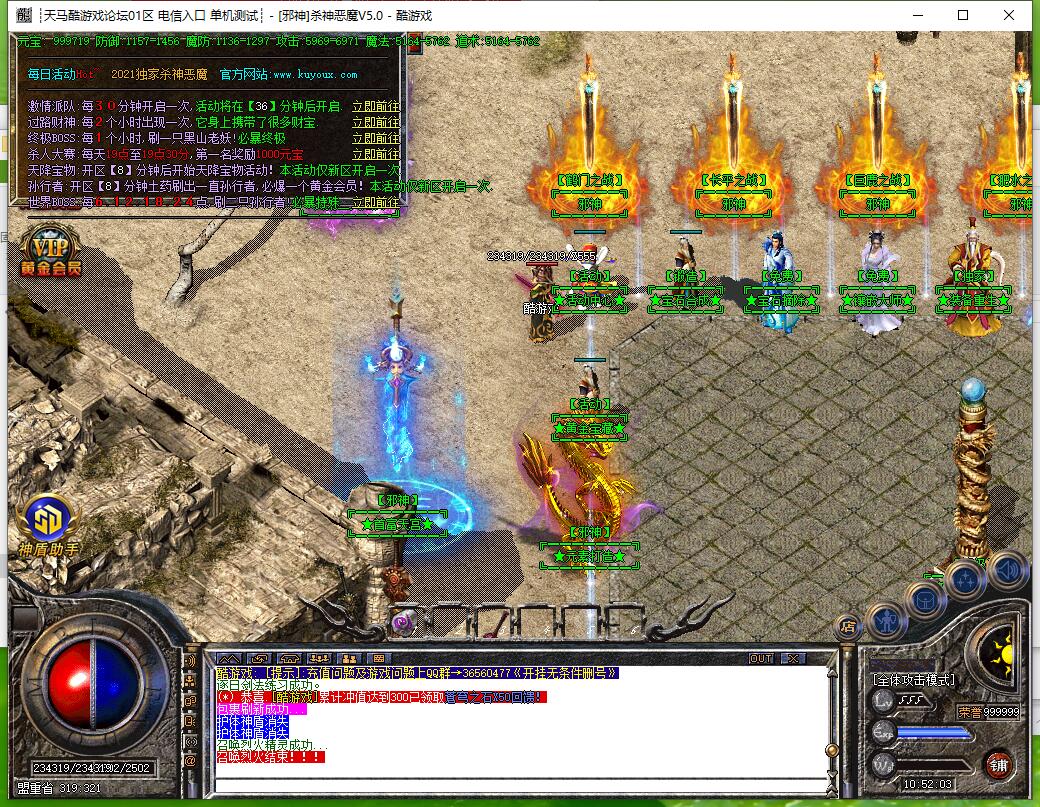The height and width of the screenshot is (807, 1040).
Task: Close the chat window with its X button
Action: [792, 658]
